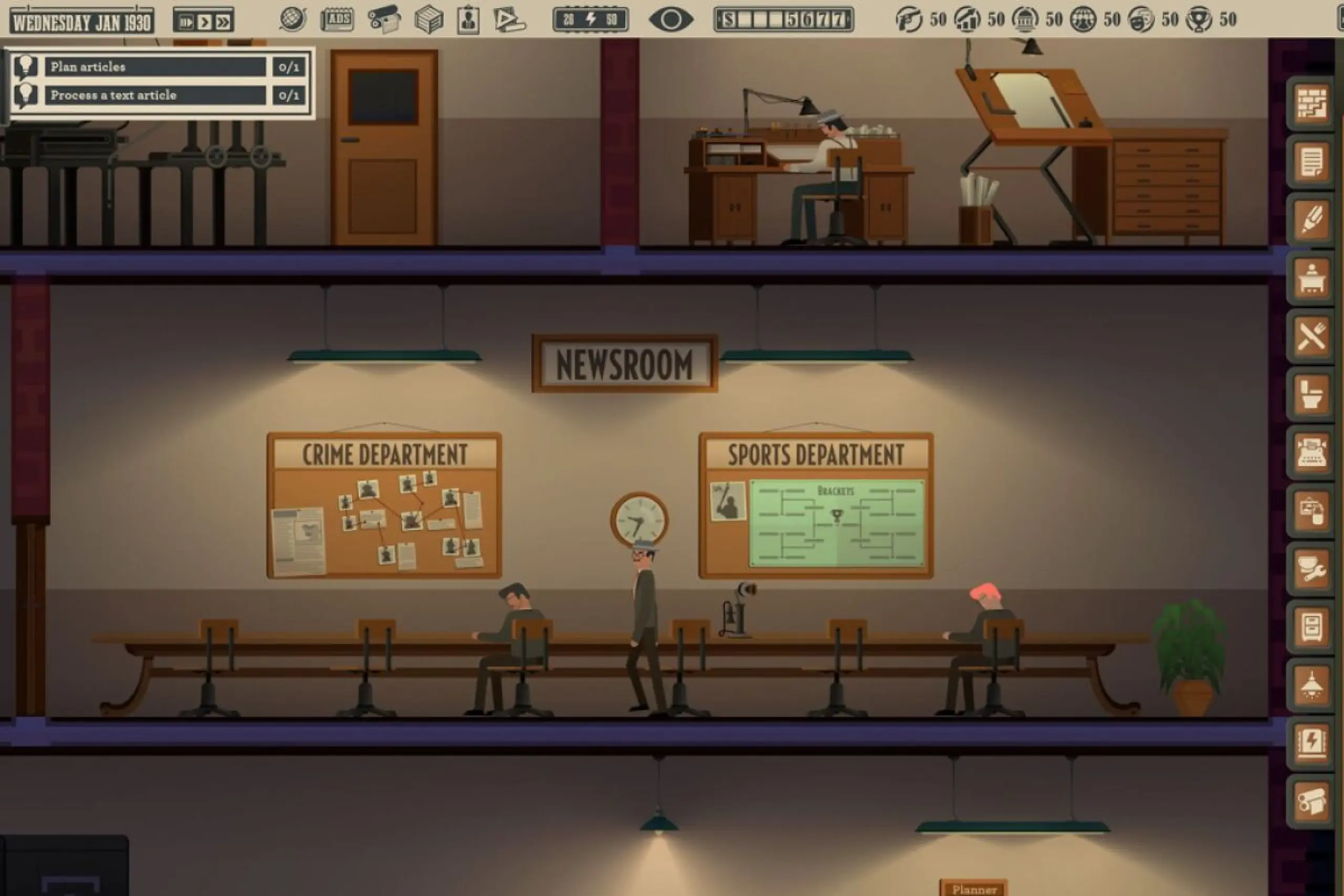The image size is (1344, 896).
Task: Open the Planner tab
Action: tap(974, 889)
